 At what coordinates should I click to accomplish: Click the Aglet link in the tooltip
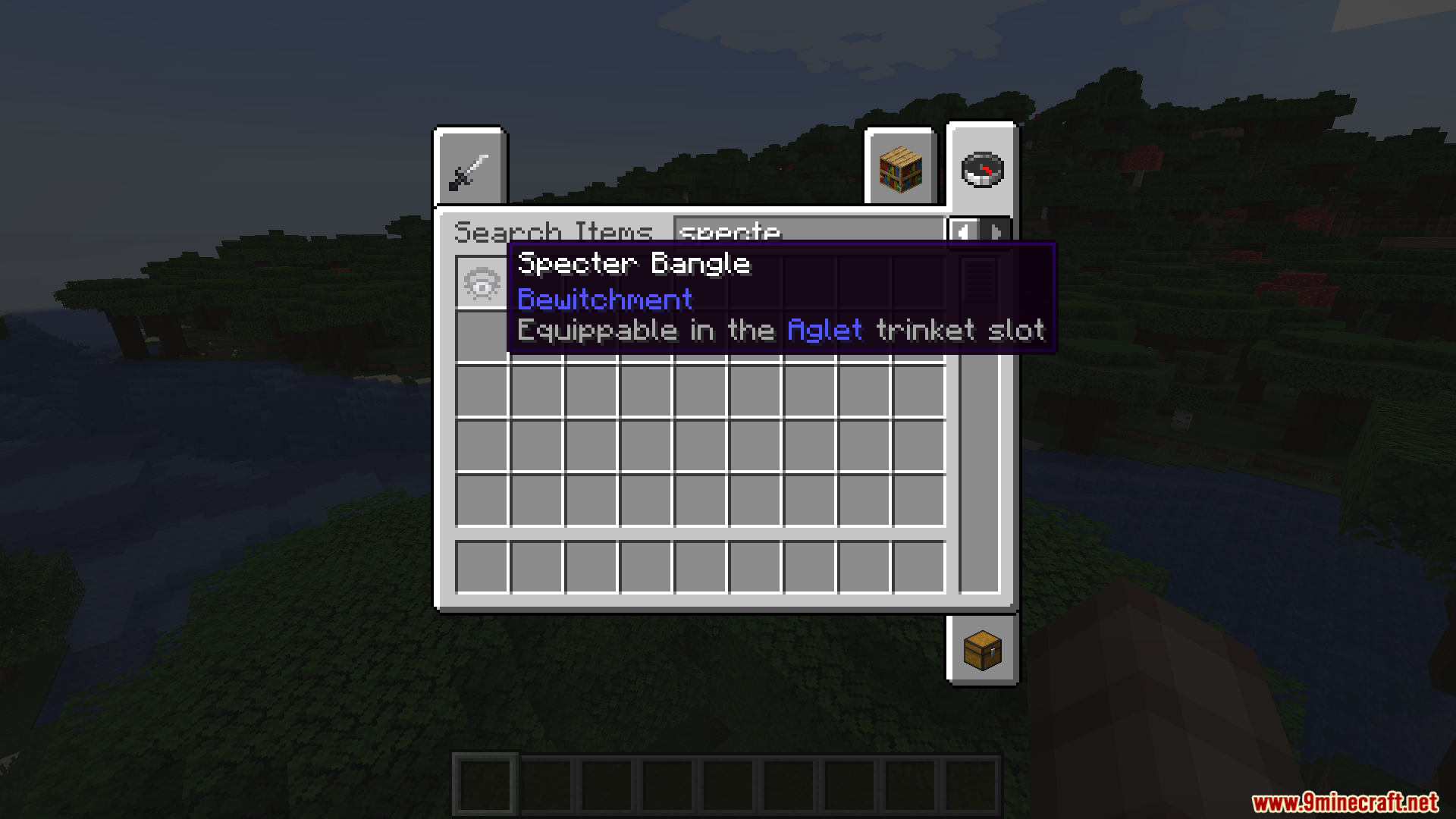click(824, 329)
